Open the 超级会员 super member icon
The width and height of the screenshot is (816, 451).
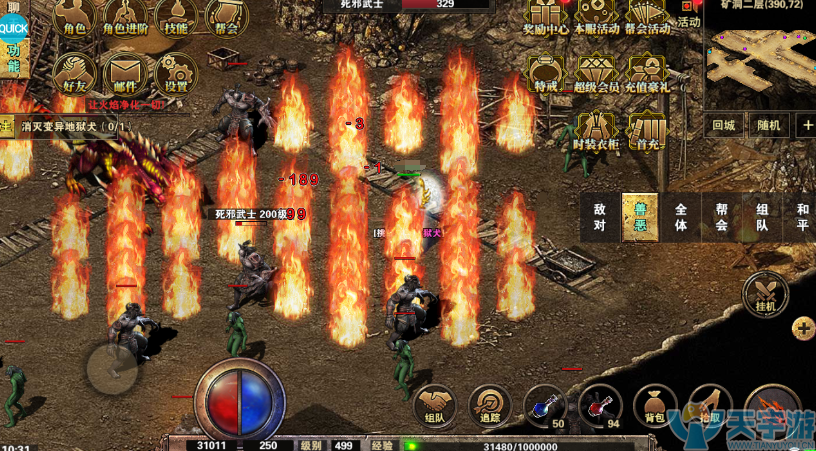tap(597, 72)
